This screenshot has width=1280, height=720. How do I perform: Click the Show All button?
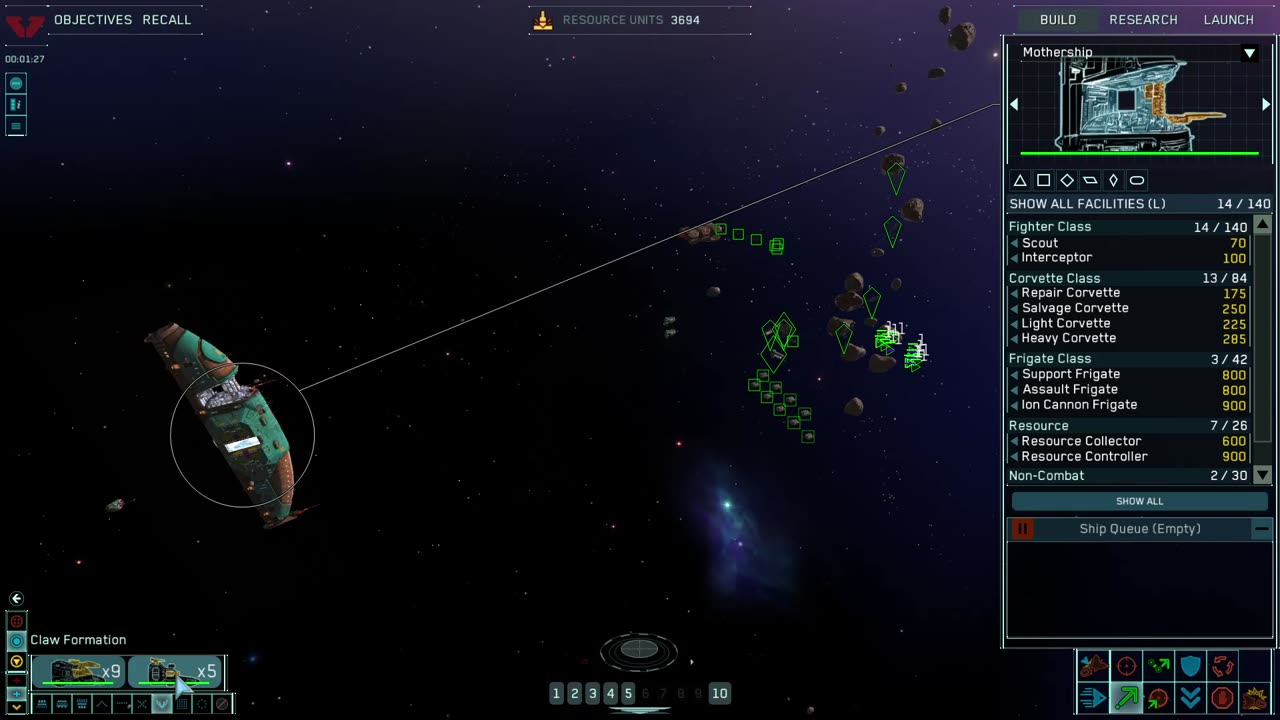point(1139,501)
